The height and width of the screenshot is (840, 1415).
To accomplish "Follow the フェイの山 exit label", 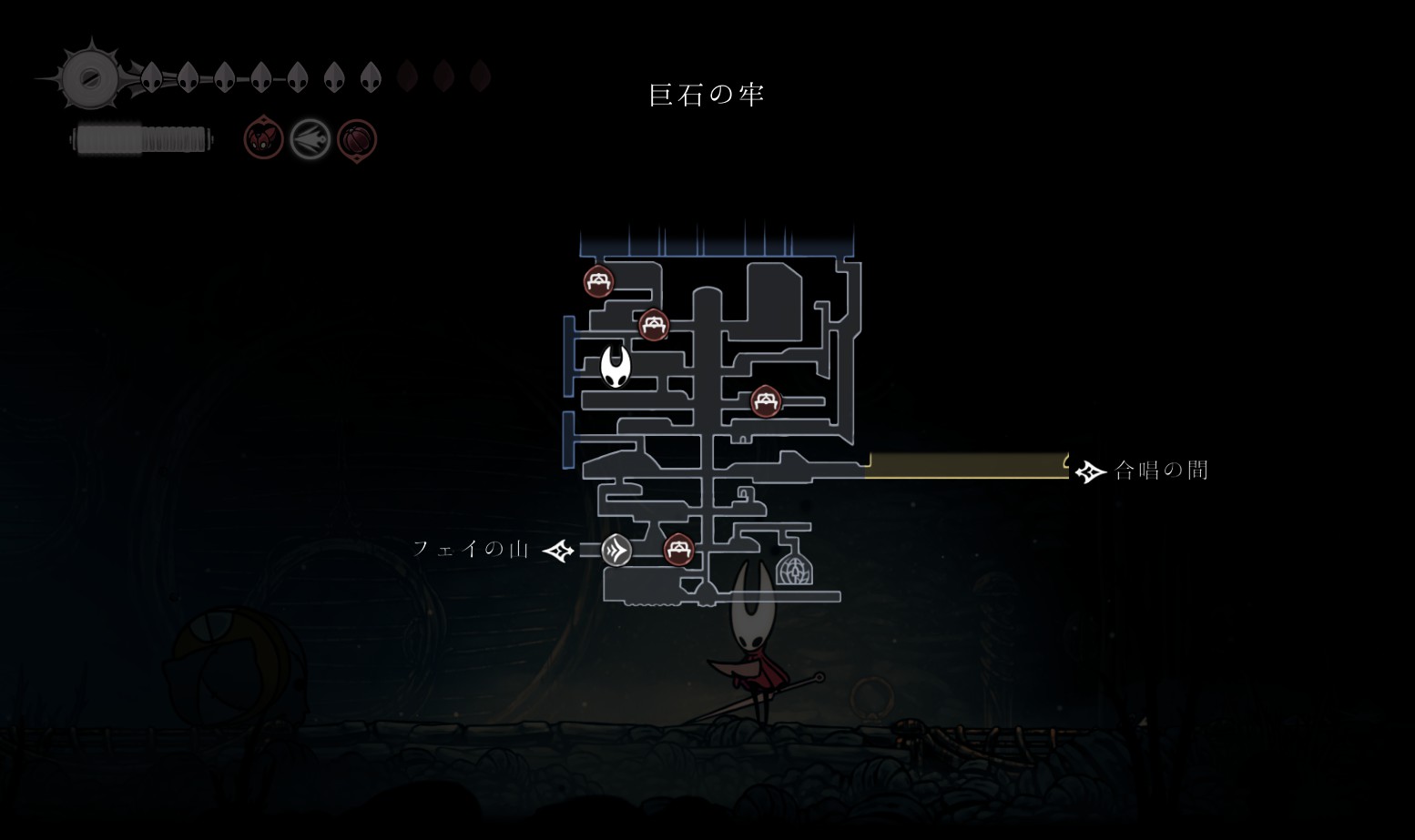I will point(471,549).
